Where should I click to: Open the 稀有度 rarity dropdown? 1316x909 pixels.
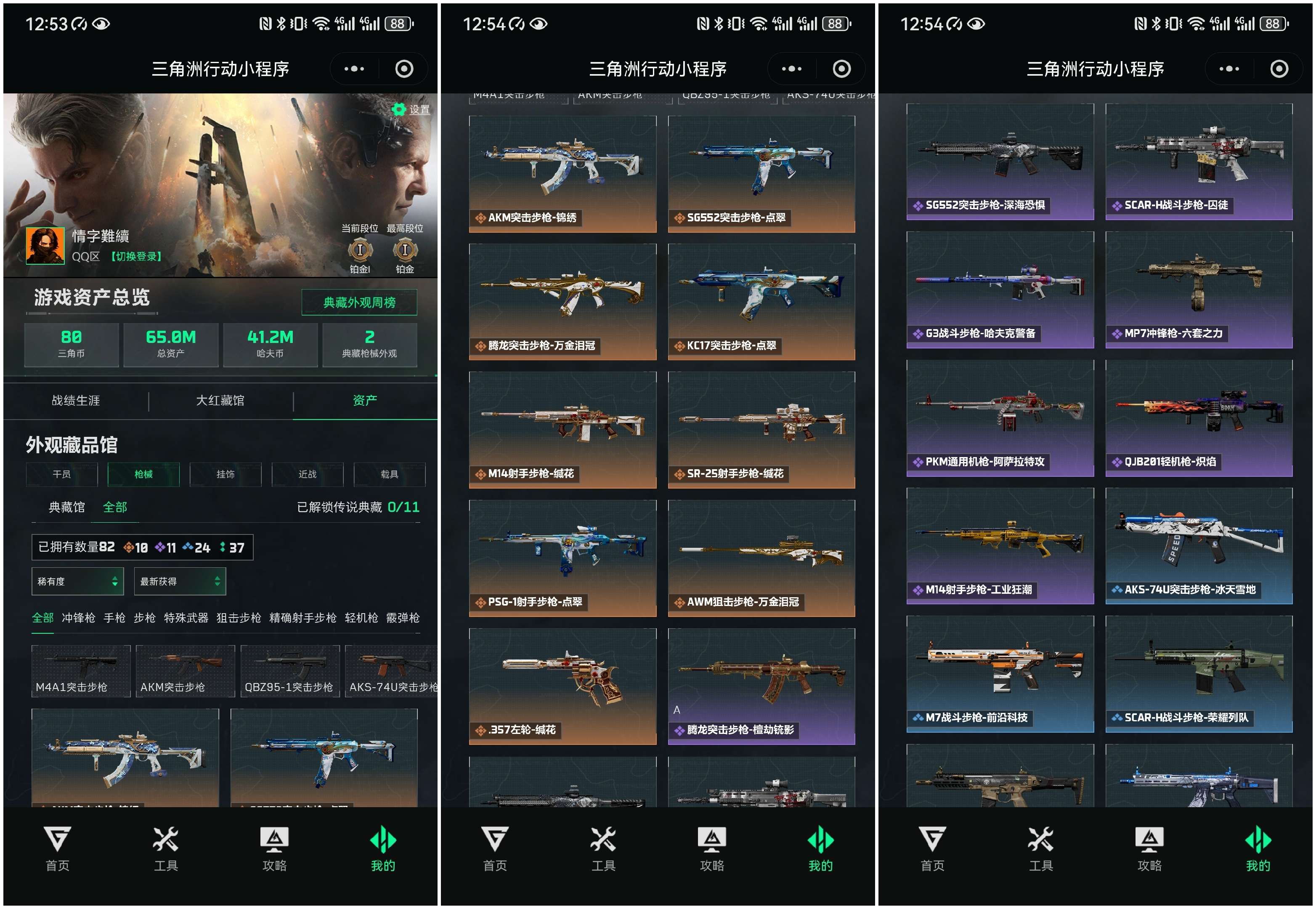tap(77, 582)
